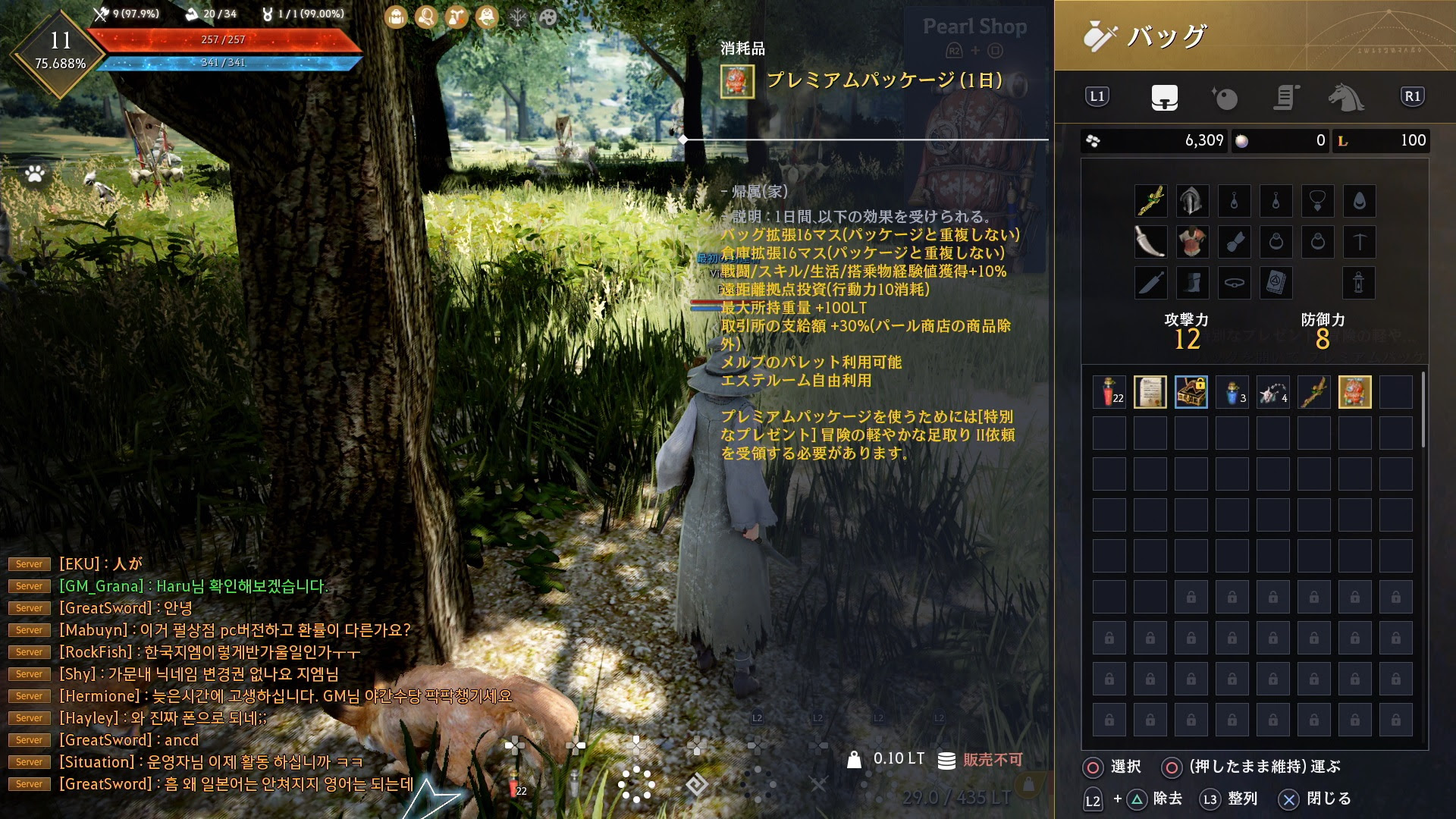
Task: Open the inventory backpack icon at top
Action: click(395, 17)
